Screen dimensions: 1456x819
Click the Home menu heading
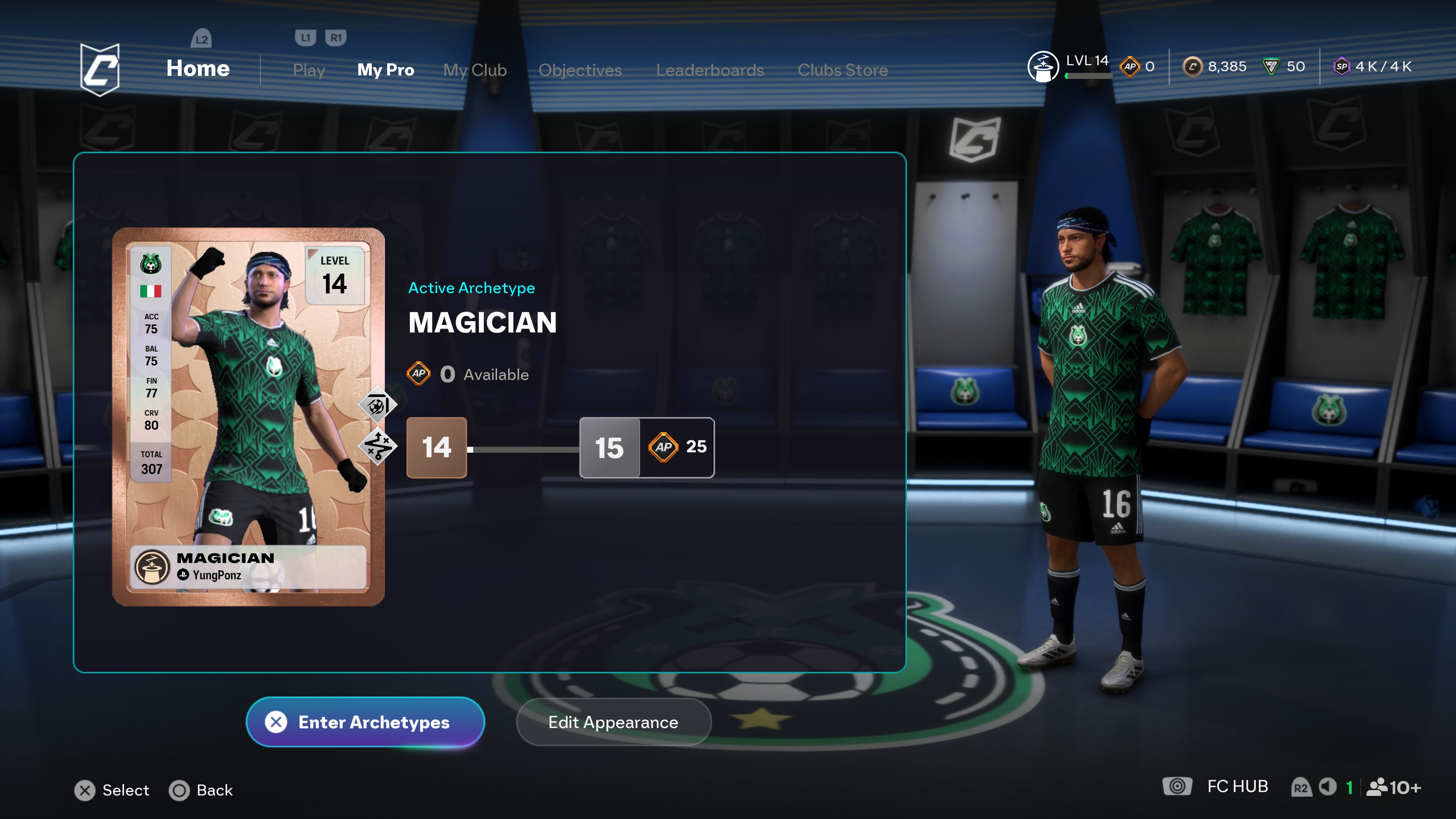click(x=198, y=68)
